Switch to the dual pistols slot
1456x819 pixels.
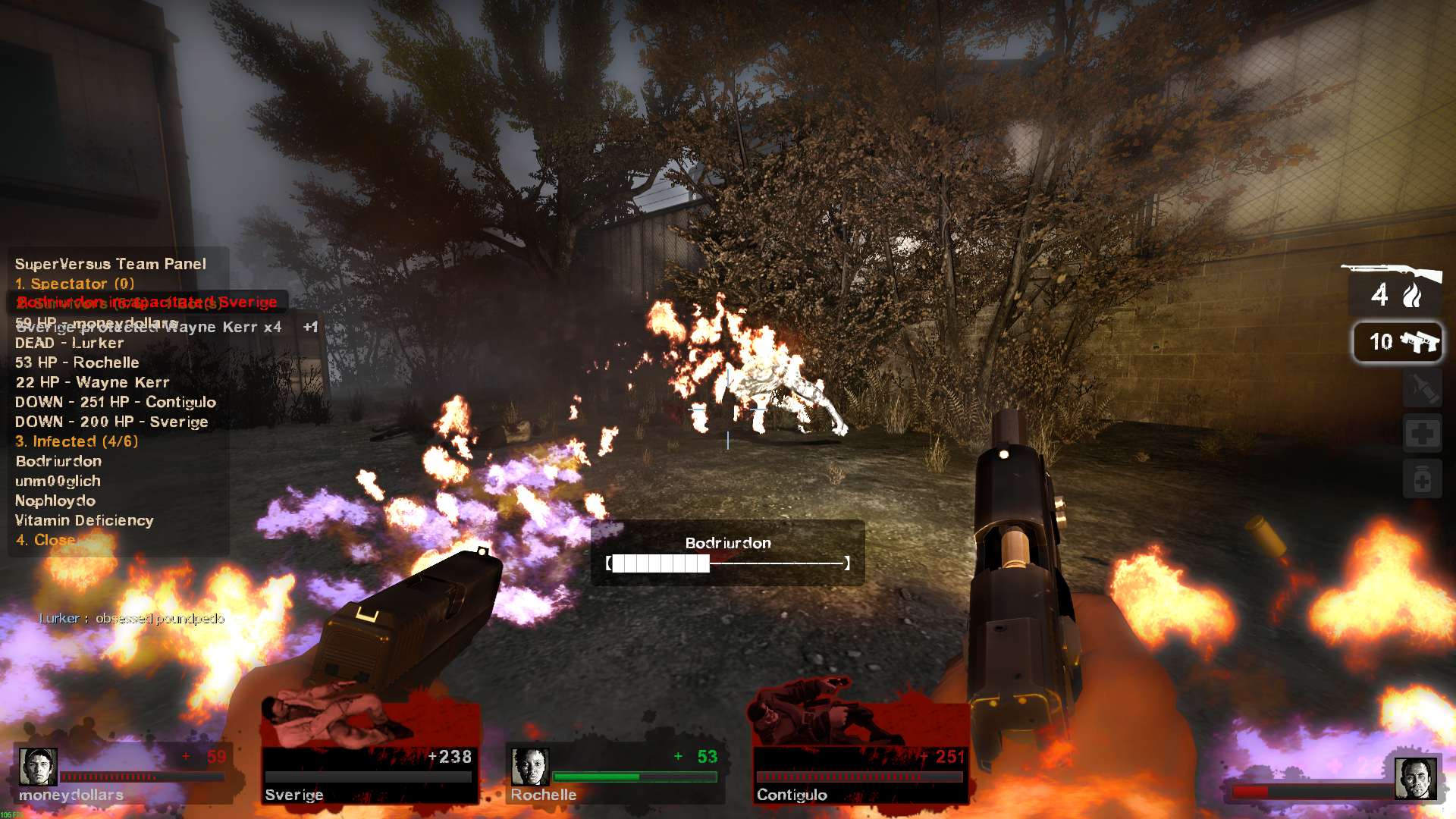pyautogui.click(x=1398, y=342)
